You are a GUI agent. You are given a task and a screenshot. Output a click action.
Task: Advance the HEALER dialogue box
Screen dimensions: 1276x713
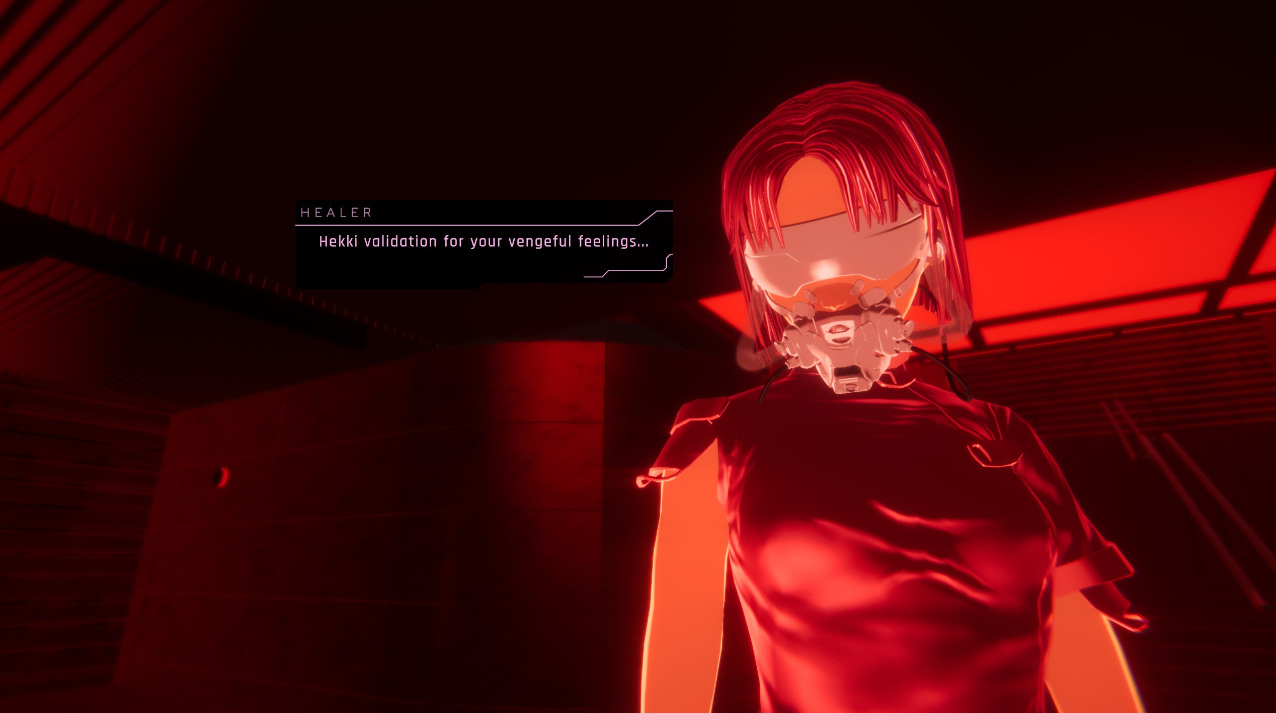(483, 243)
